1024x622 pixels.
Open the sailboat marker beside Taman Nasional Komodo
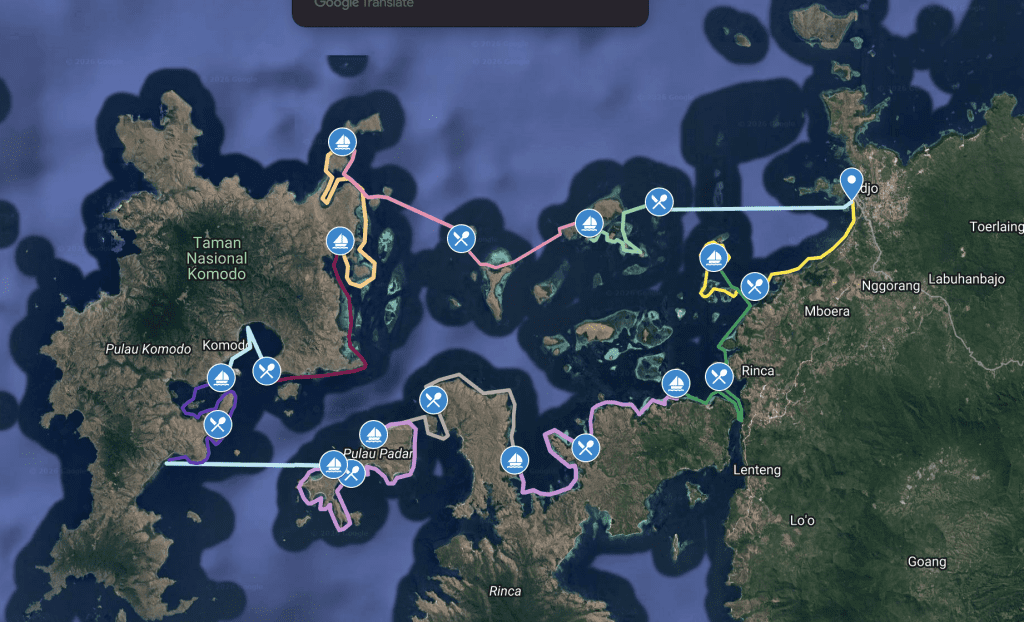(340, 241)
